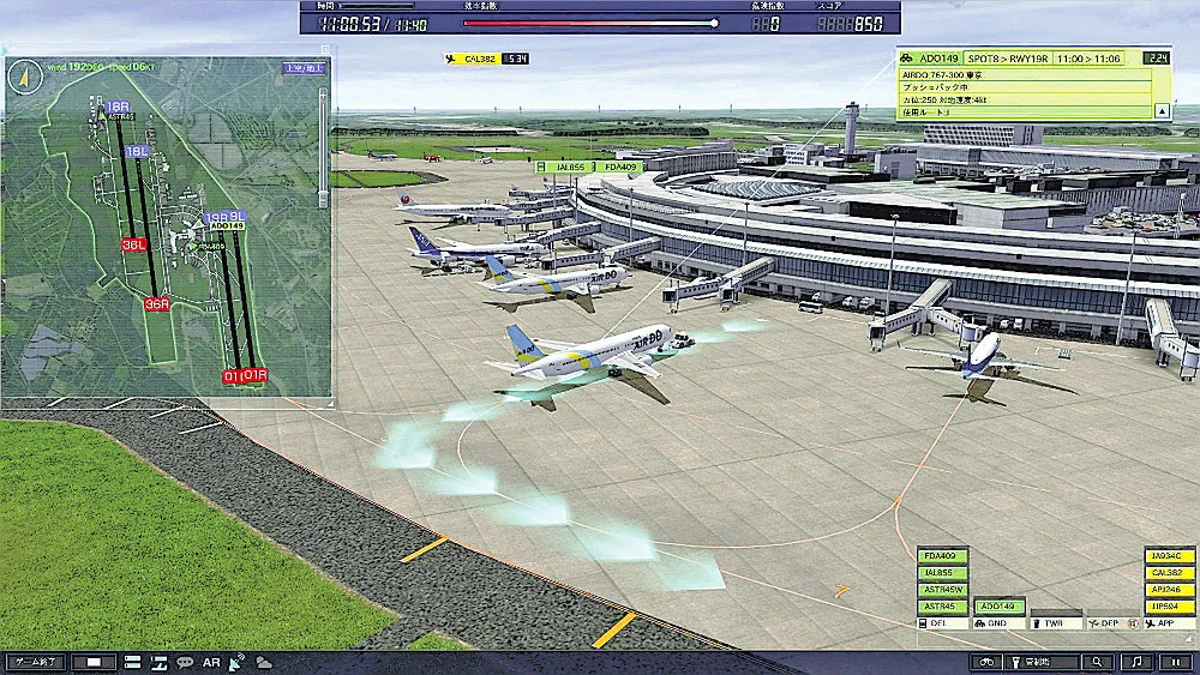
Task: Toggle the music note sound button
Action: click(1135, 662)
